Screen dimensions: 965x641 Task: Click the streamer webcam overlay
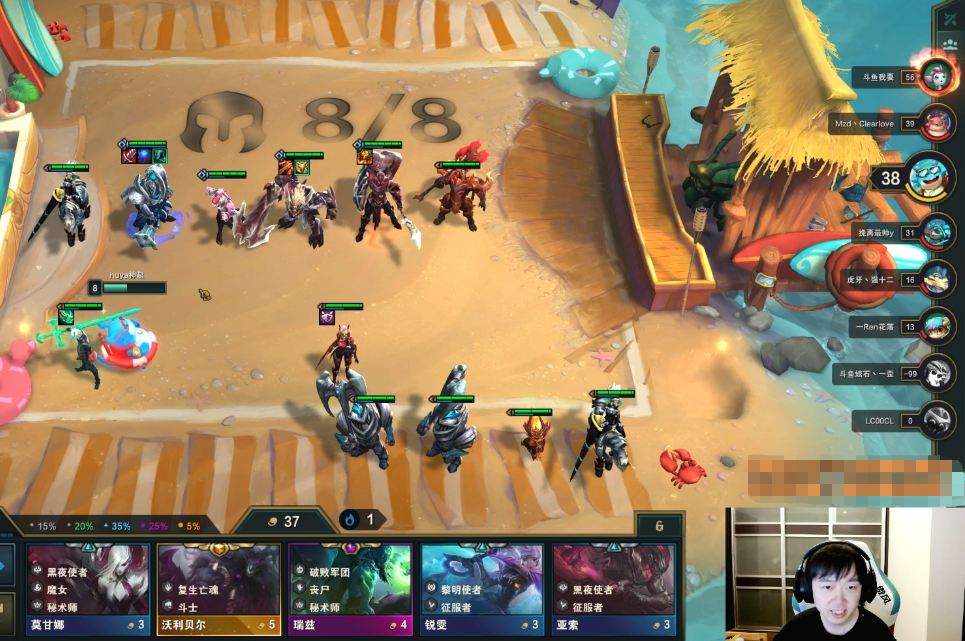tap(845, 574)
